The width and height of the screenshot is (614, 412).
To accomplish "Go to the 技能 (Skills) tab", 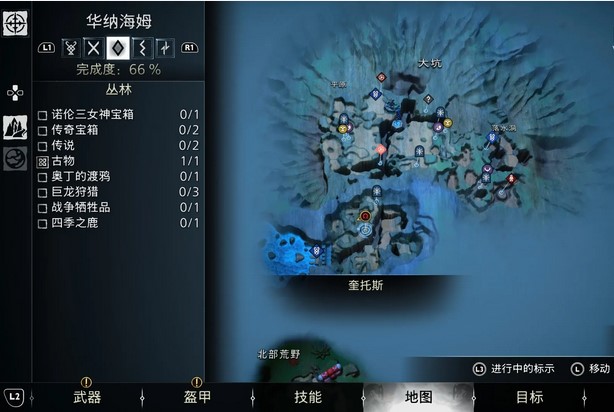I will [307, 397].
